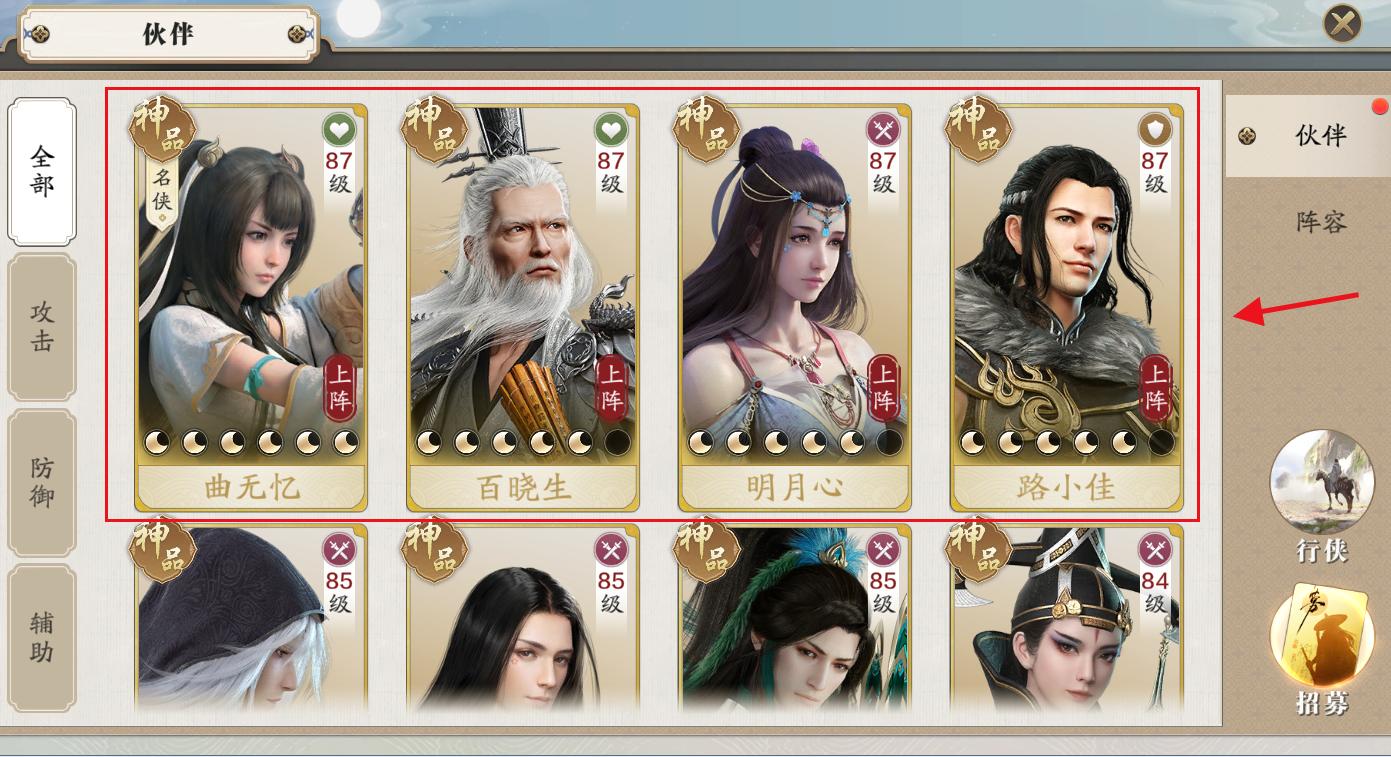The image size is (1391, 757).
Task: Choose the level 84 companion card
Action: [x=1067, y=620]
